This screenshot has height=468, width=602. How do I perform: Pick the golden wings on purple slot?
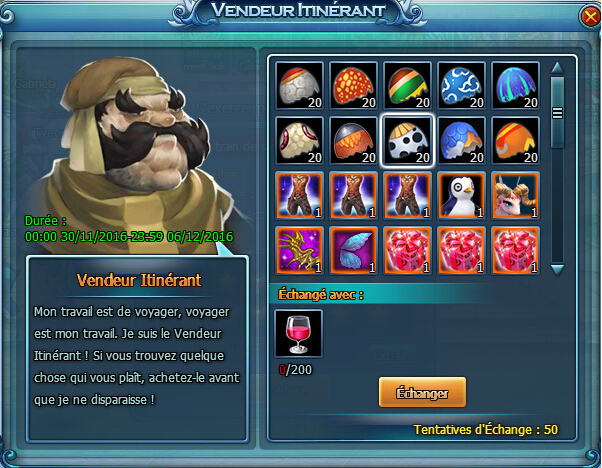click(300, 250)
